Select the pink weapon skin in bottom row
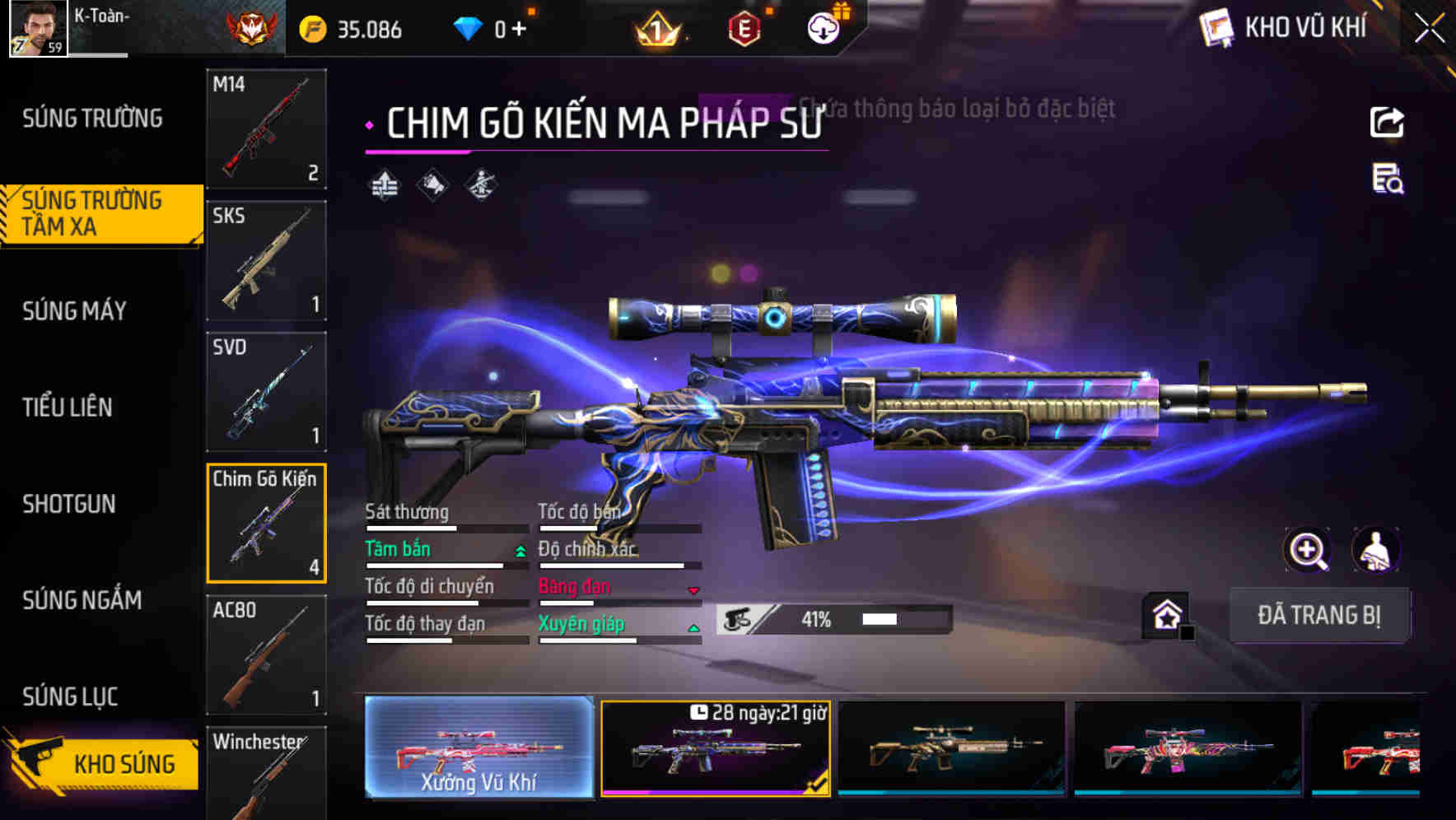This screenshot has width=1456, height=820. point(1188,751)
